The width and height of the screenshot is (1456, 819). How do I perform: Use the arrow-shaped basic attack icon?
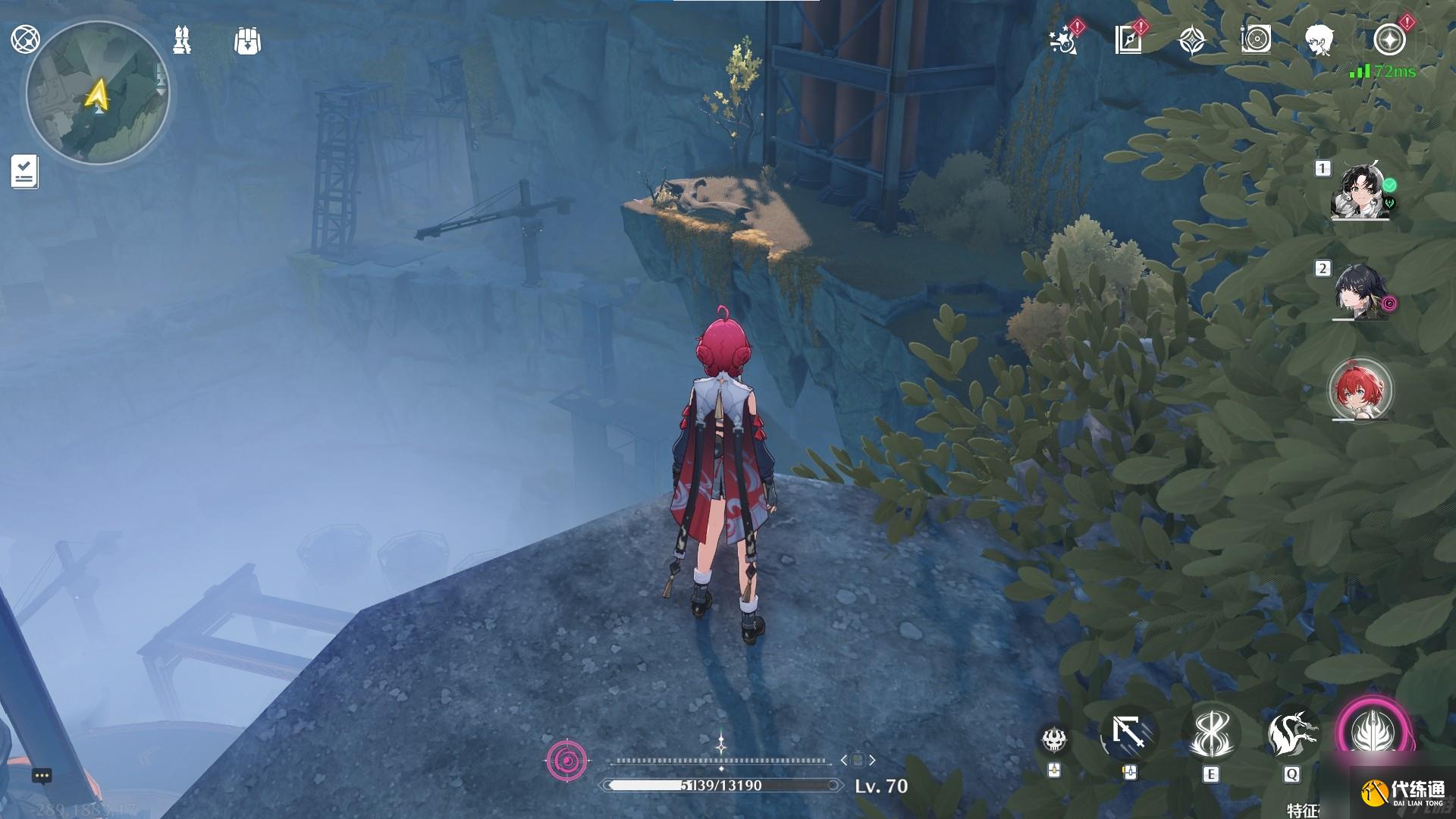click(1129, 734)
